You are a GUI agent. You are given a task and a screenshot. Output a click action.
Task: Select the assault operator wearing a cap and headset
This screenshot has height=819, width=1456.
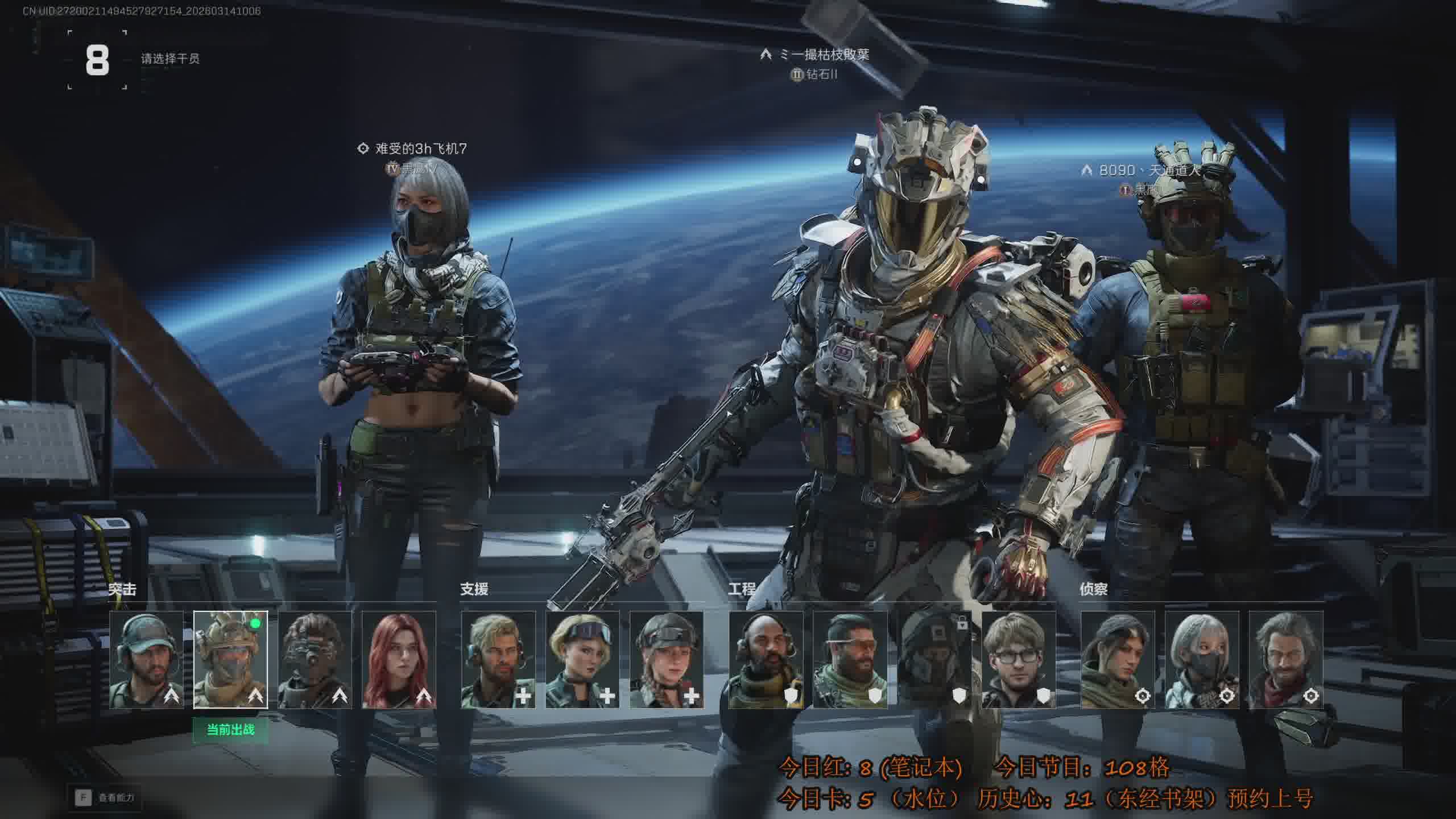click(x=147, y=660)
